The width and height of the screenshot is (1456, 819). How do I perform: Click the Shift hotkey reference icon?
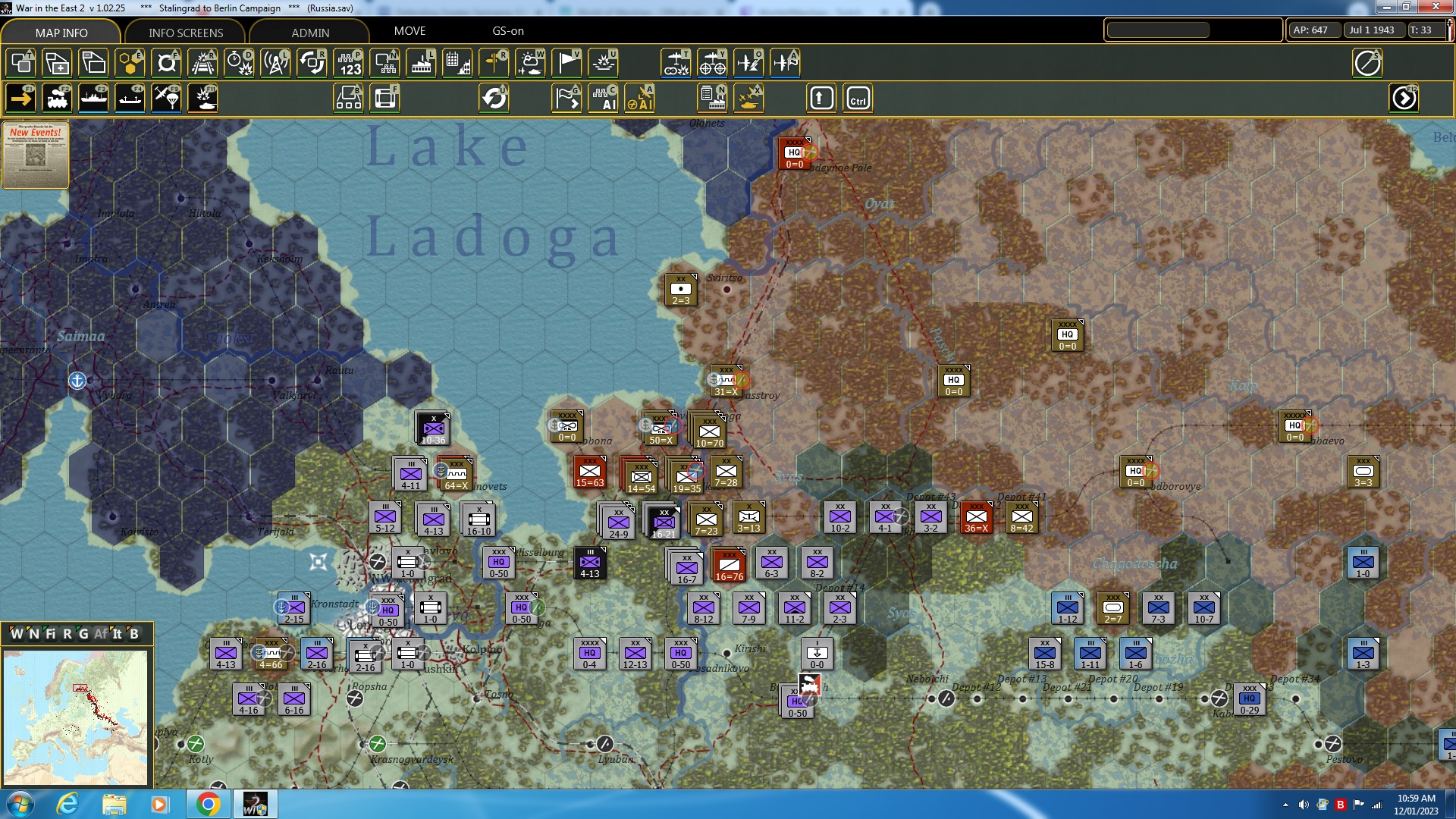click(x=821, y=97)
